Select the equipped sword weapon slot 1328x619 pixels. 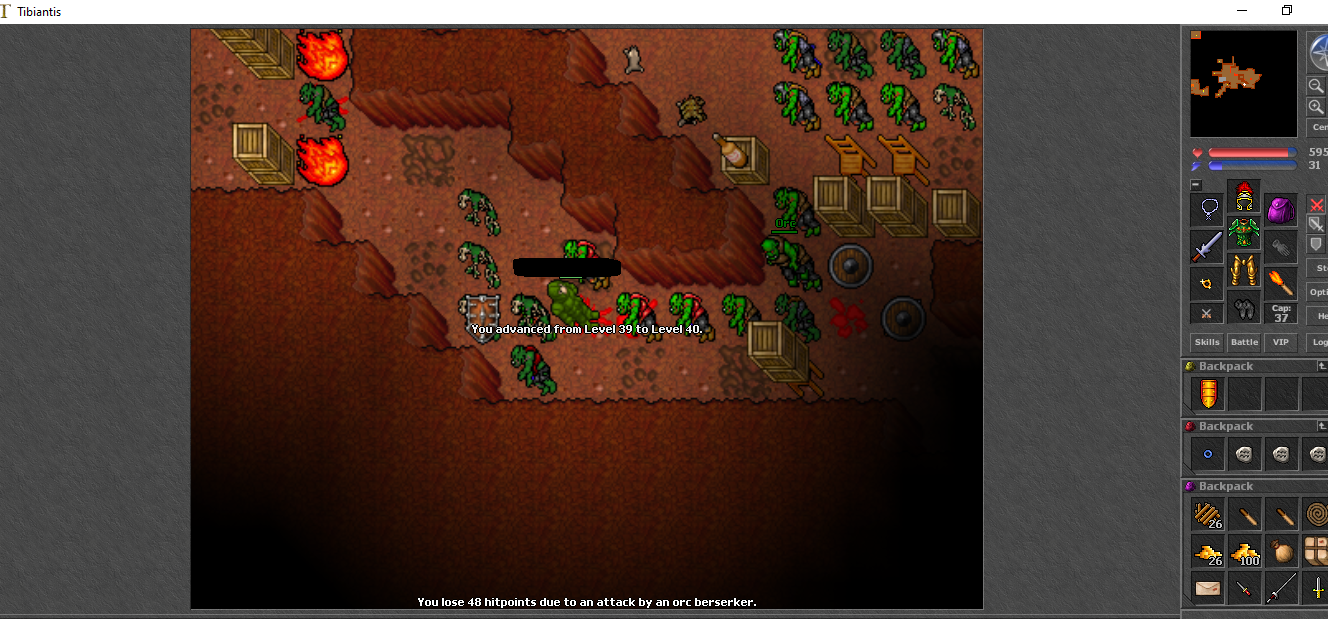[x=1208, y=247]
